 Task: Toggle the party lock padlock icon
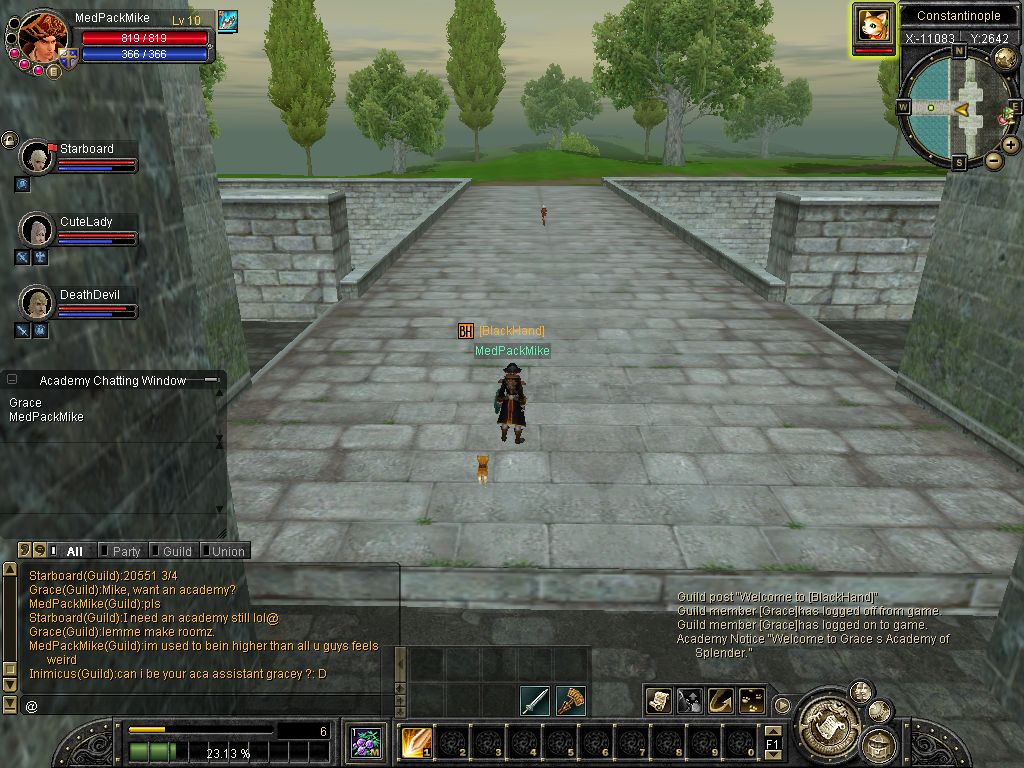10,140
